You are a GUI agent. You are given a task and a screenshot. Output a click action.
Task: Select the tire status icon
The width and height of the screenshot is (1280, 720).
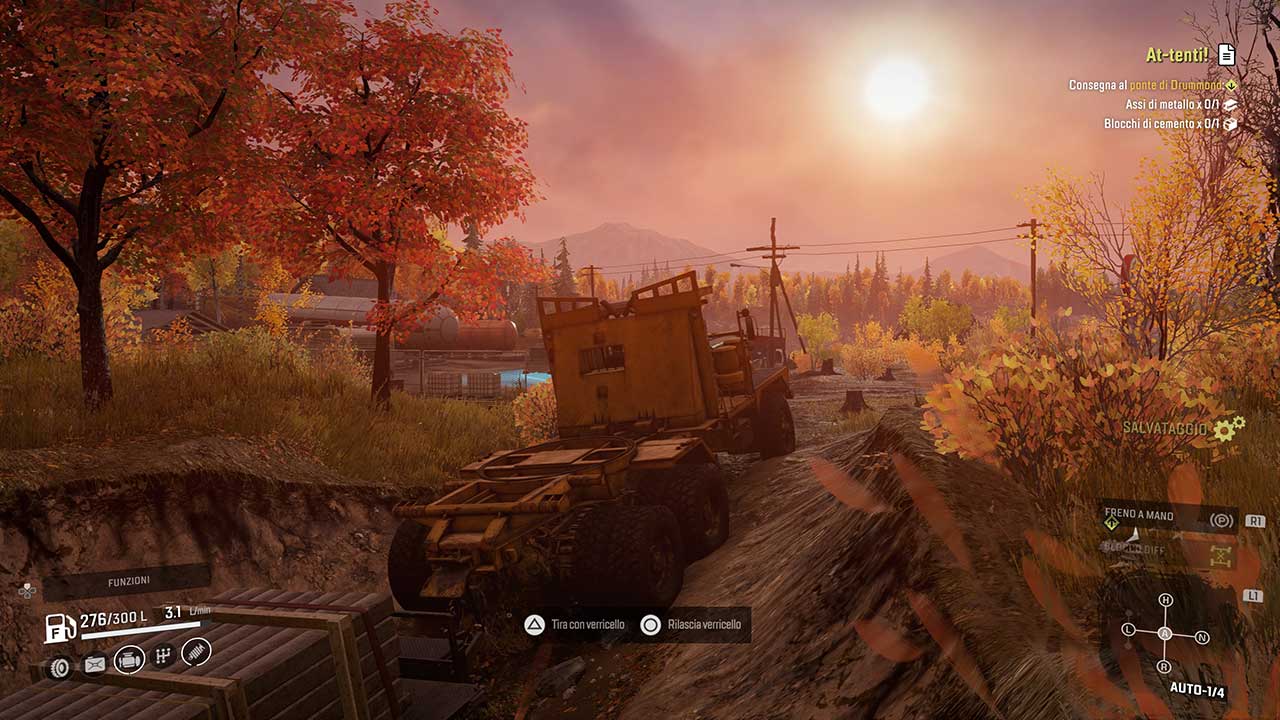(60, 667)
